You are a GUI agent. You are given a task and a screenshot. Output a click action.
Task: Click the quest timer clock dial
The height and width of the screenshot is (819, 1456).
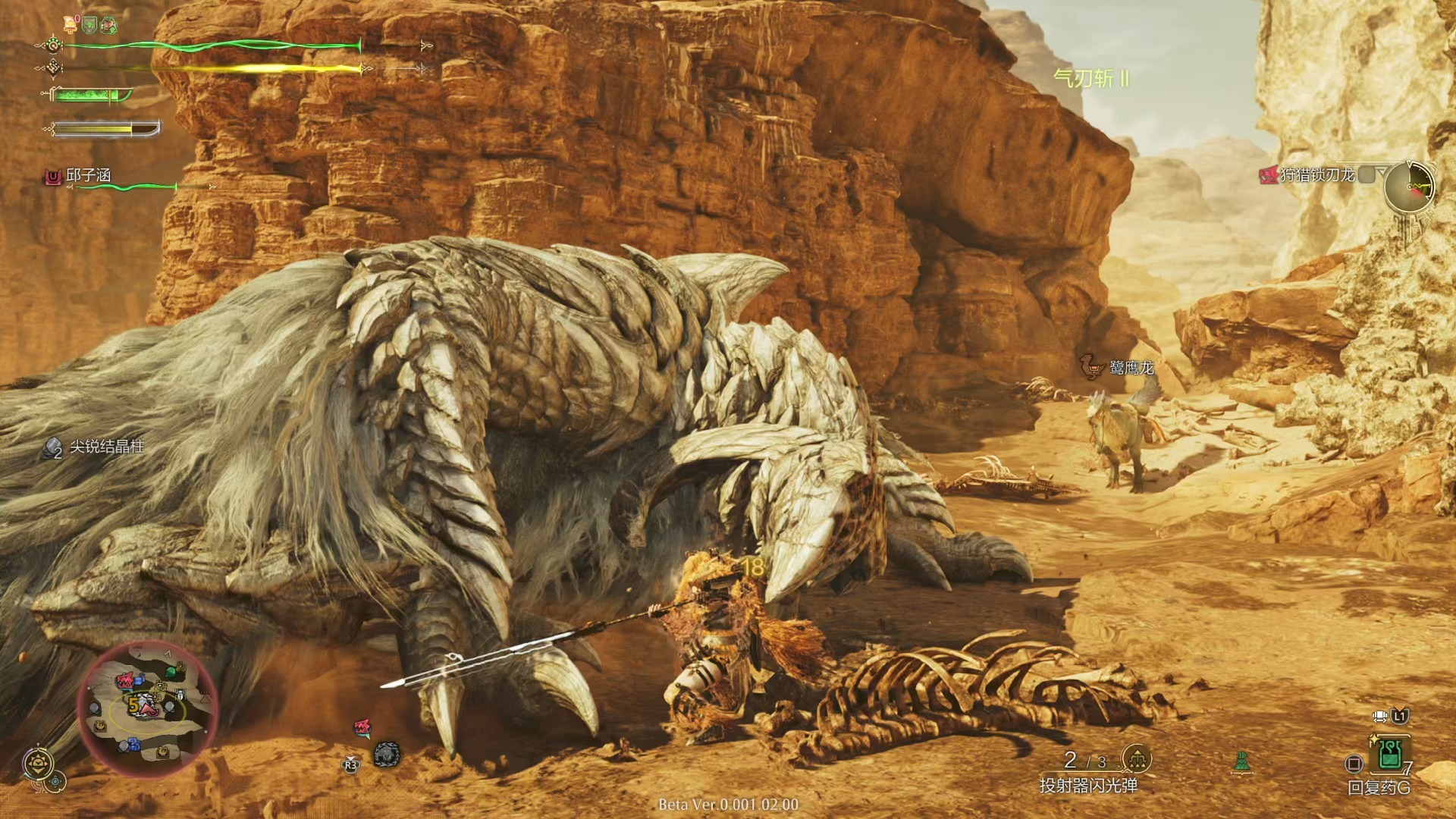click(x=1409, y=187)
